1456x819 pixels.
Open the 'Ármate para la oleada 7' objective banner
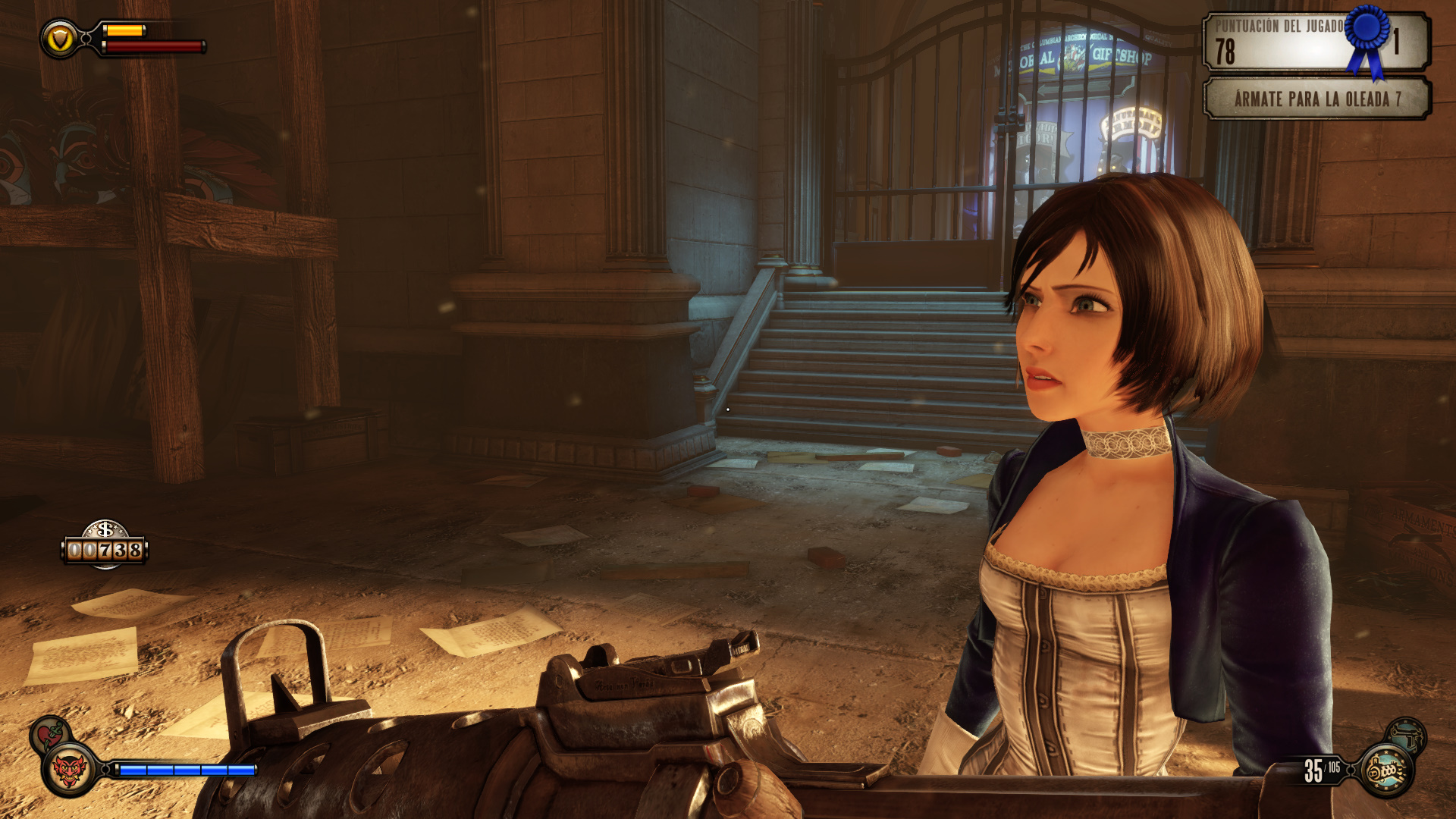[1316, 99]
